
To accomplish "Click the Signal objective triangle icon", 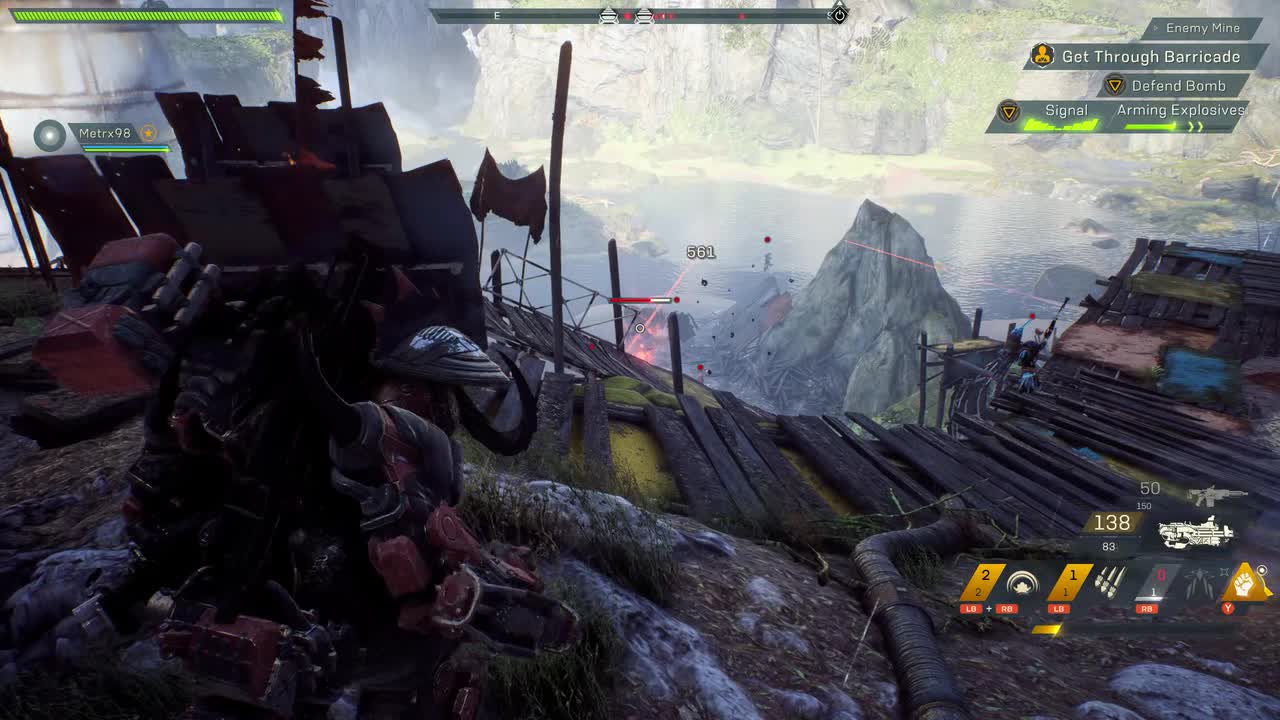I will 1008,111.
